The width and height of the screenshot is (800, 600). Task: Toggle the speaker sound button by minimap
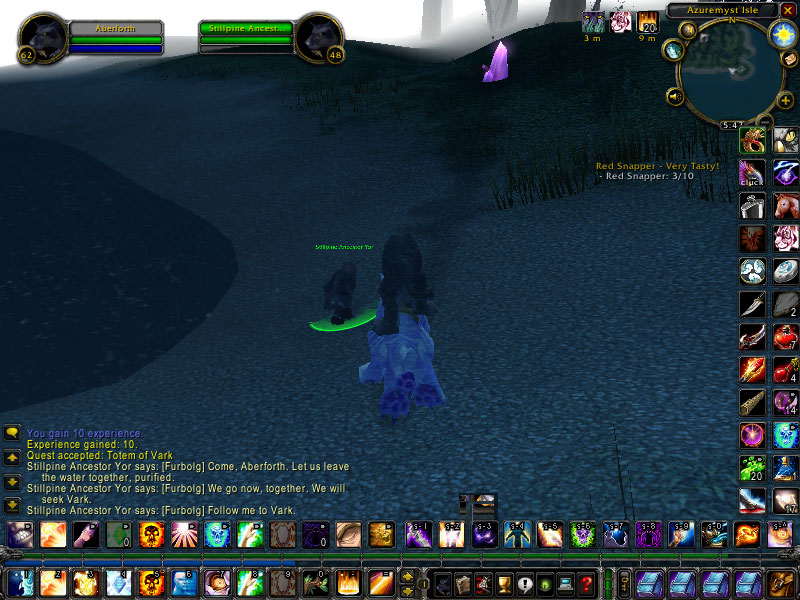pyautogui.click(x=675, y=97)
